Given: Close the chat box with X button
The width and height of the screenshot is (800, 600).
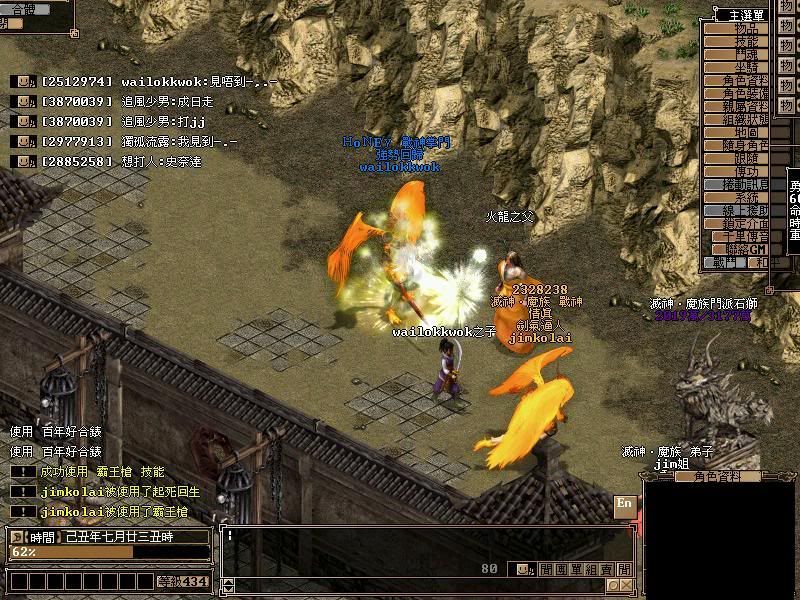Looking at the screenshot, I should click(x=626, y=585).
